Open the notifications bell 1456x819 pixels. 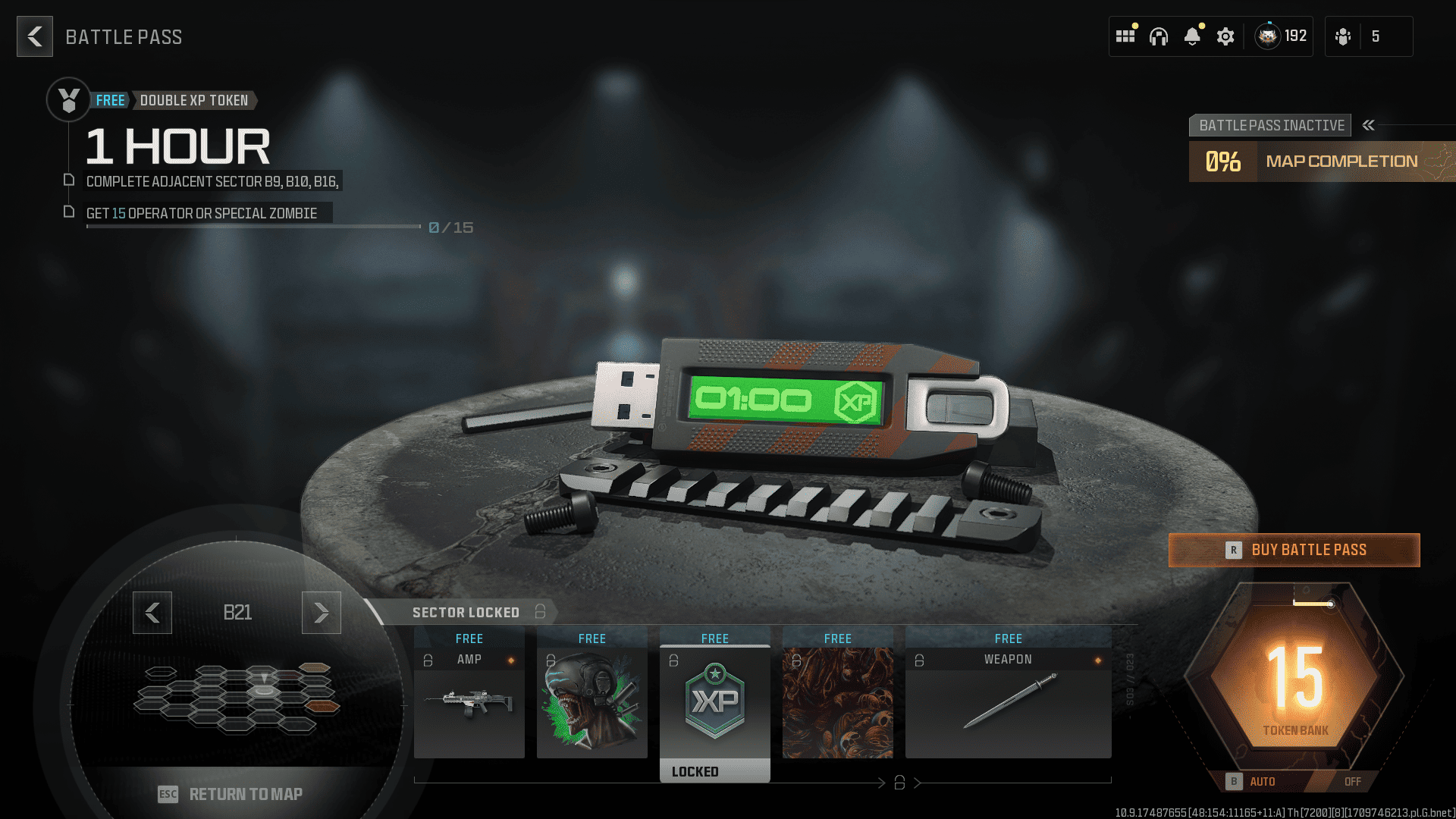[x=1194, y=36]
